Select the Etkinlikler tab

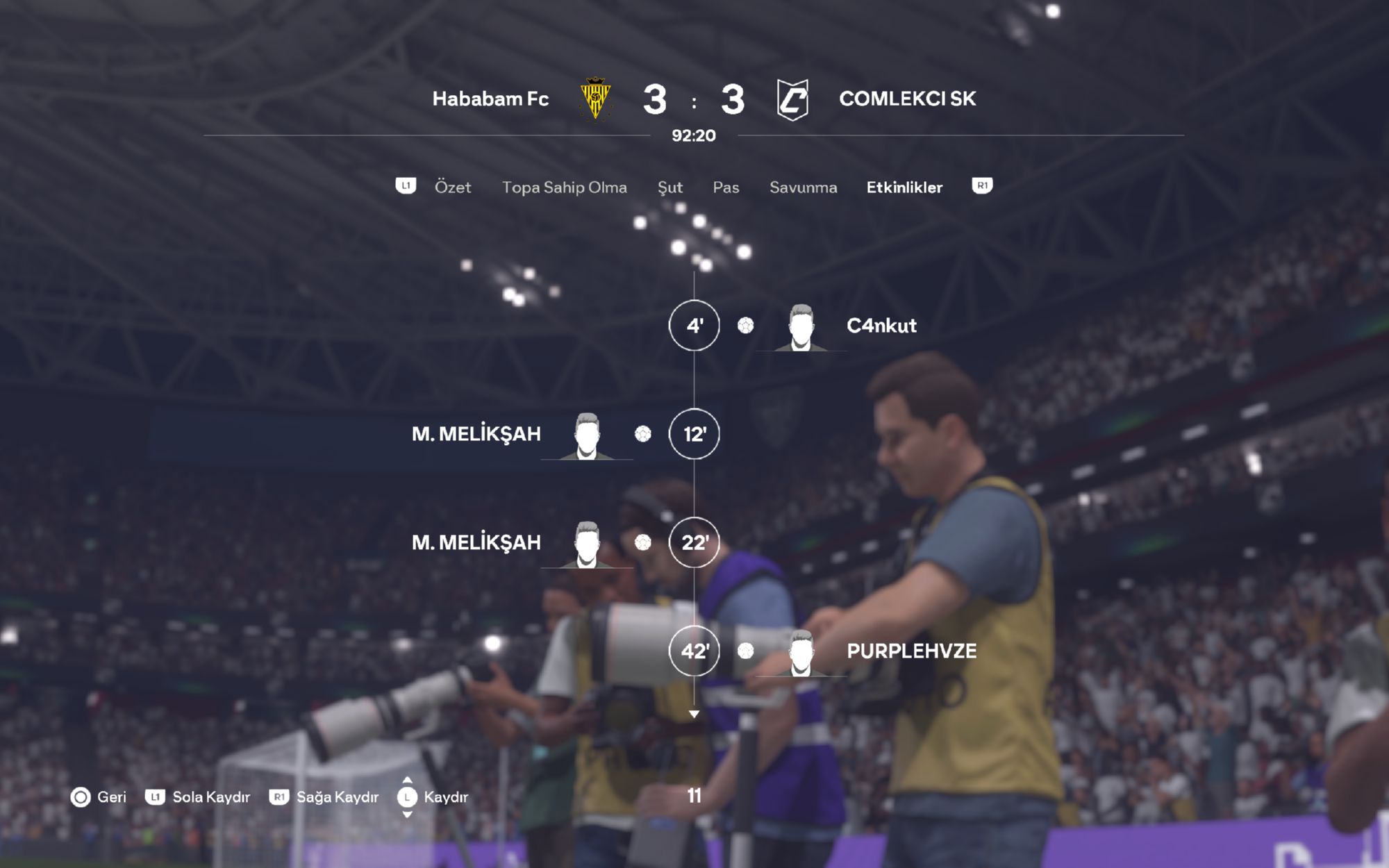904,187
